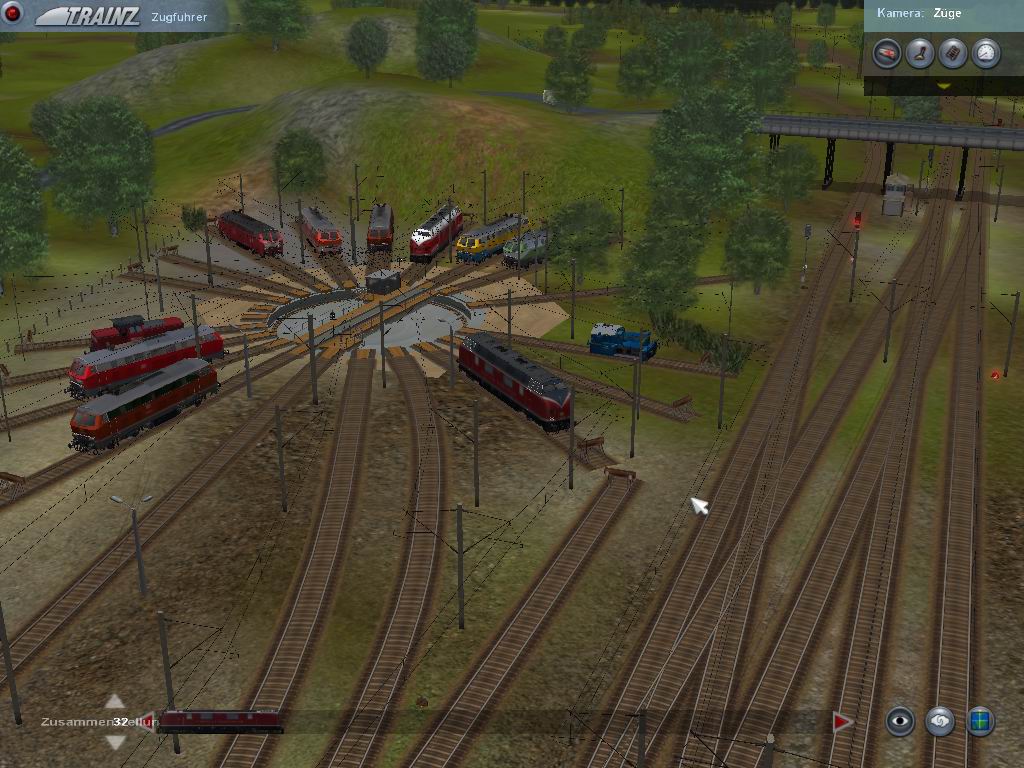Decrease the consist number with down arrow
Image resolution: width=1024 pixels, height=768 pixels.
tap(115, 741)
